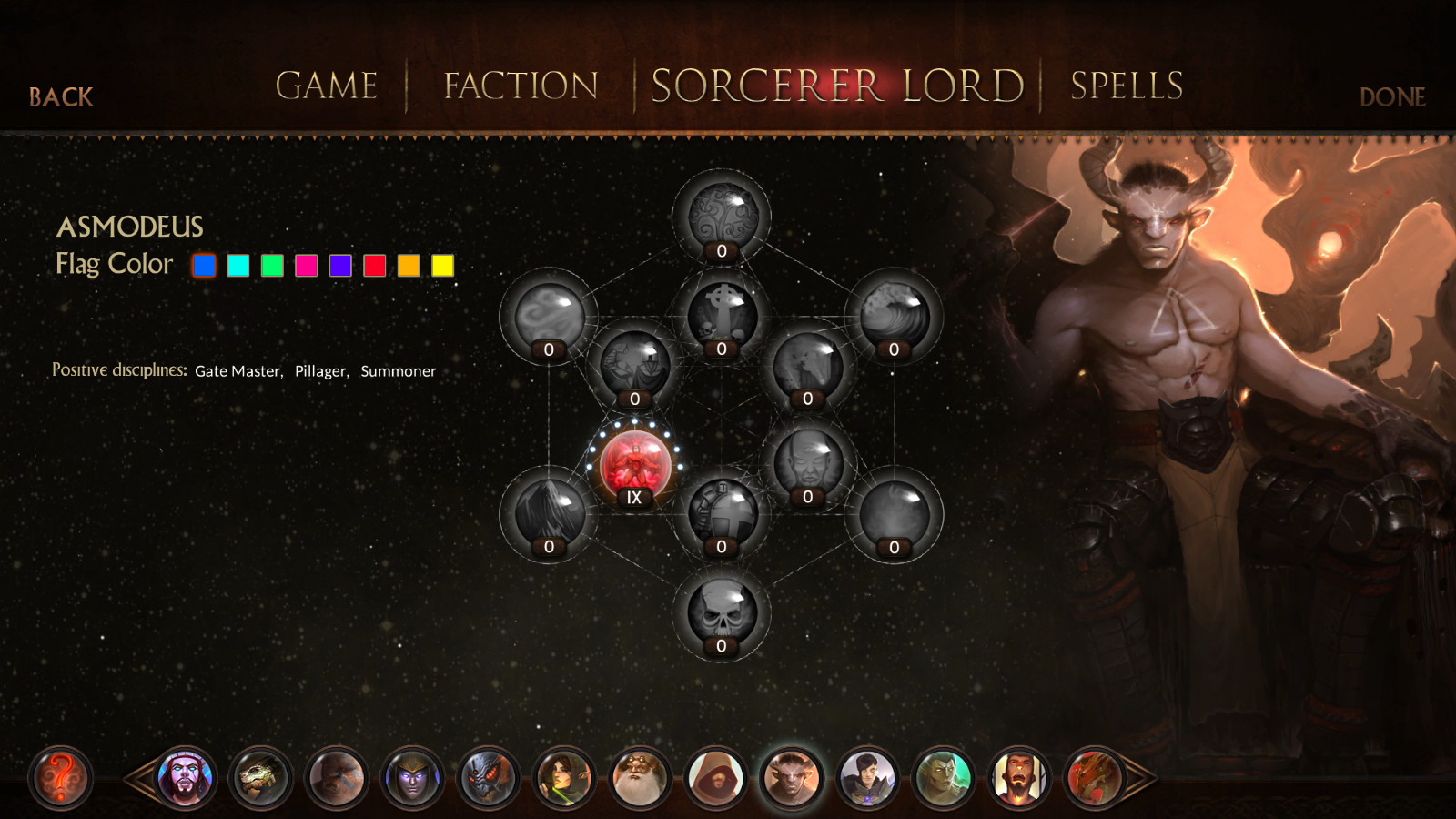
Task: Open the Faction settings tab
Action: coord(518,86)
